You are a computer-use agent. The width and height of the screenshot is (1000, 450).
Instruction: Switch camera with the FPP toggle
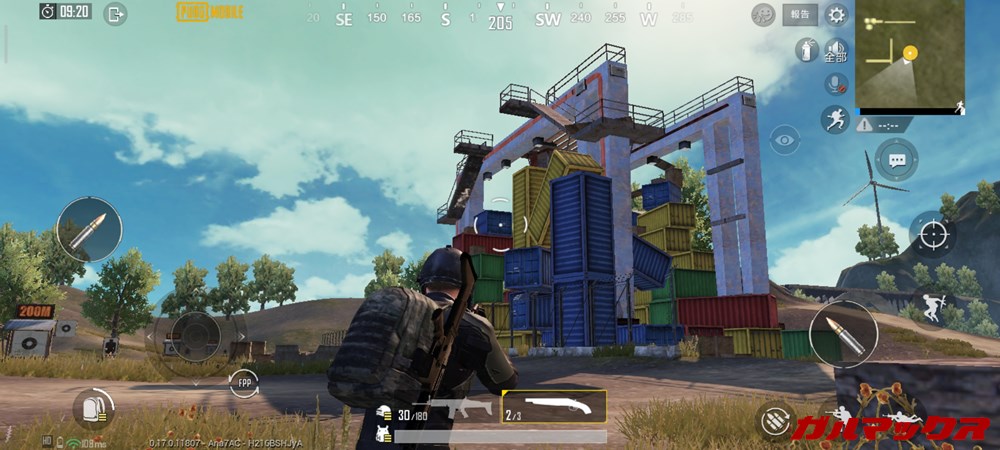coord(243,383)
